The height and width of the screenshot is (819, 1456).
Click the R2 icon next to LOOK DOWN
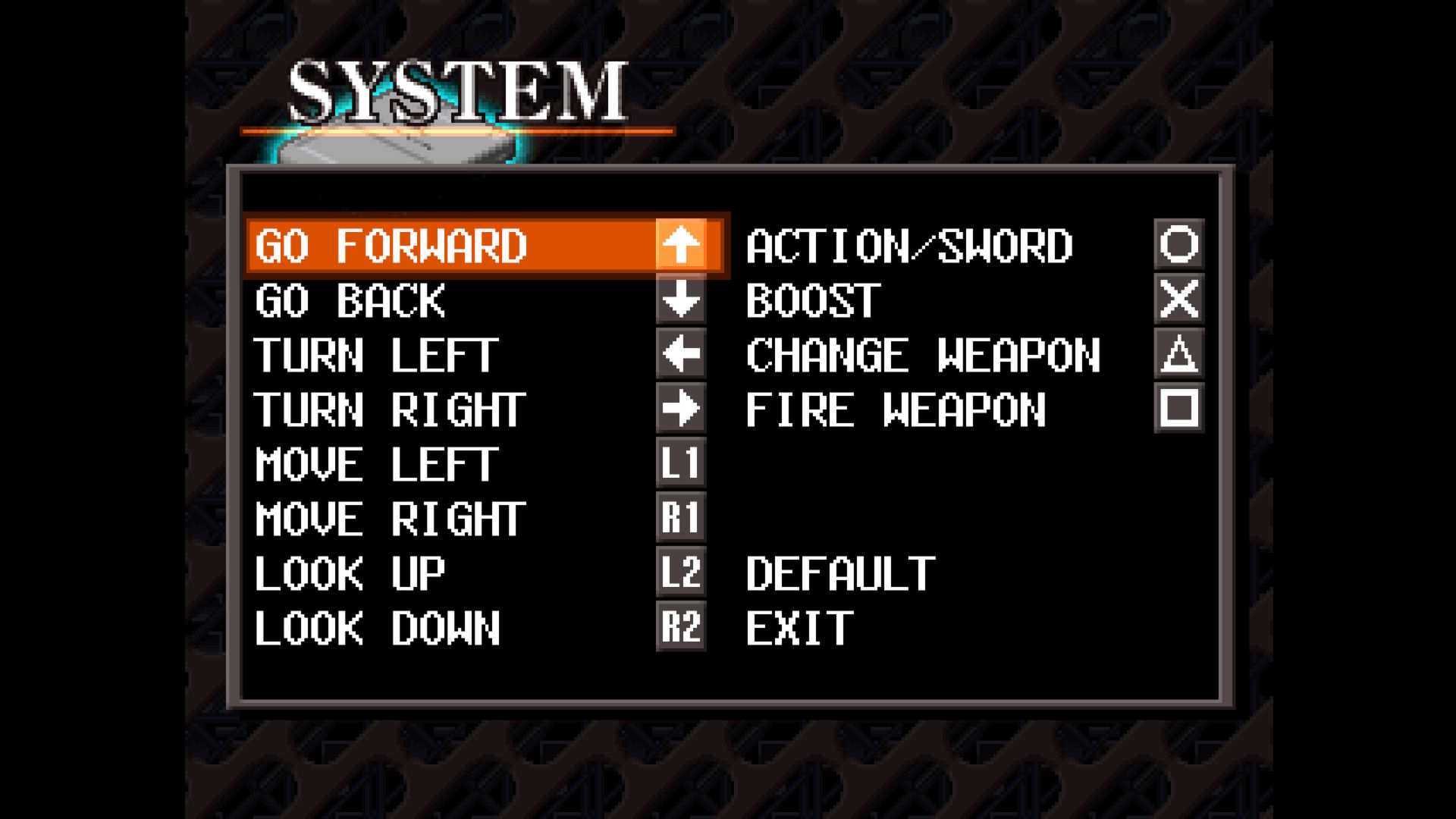[x=681, y=626]
